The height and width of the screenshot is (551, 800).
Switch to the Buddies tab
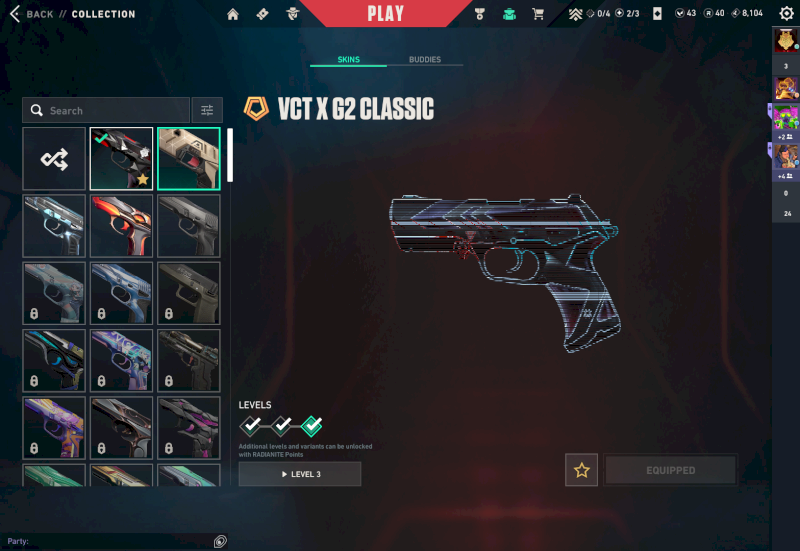click(x=425, y=60)
